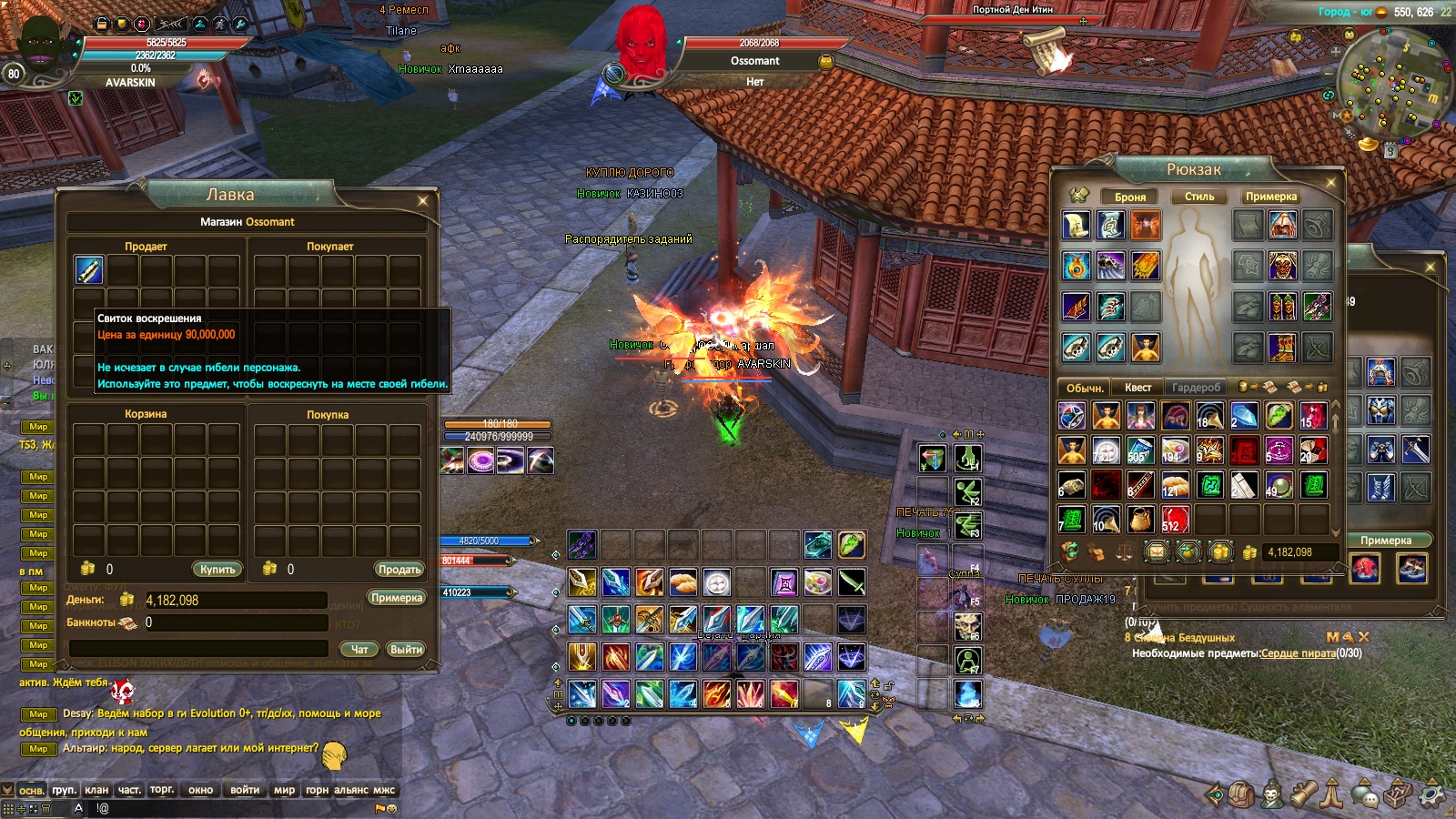Switch chat to the торг. trade channel
This screenshot has height=819, width=1456.
tap(162, 790)
